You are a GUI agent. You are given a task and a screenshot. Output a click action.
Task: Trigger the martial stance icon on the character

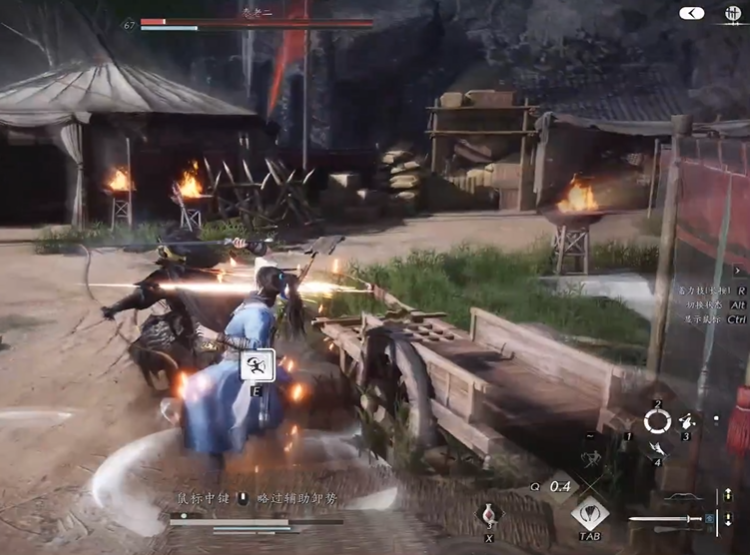point(257,365)
